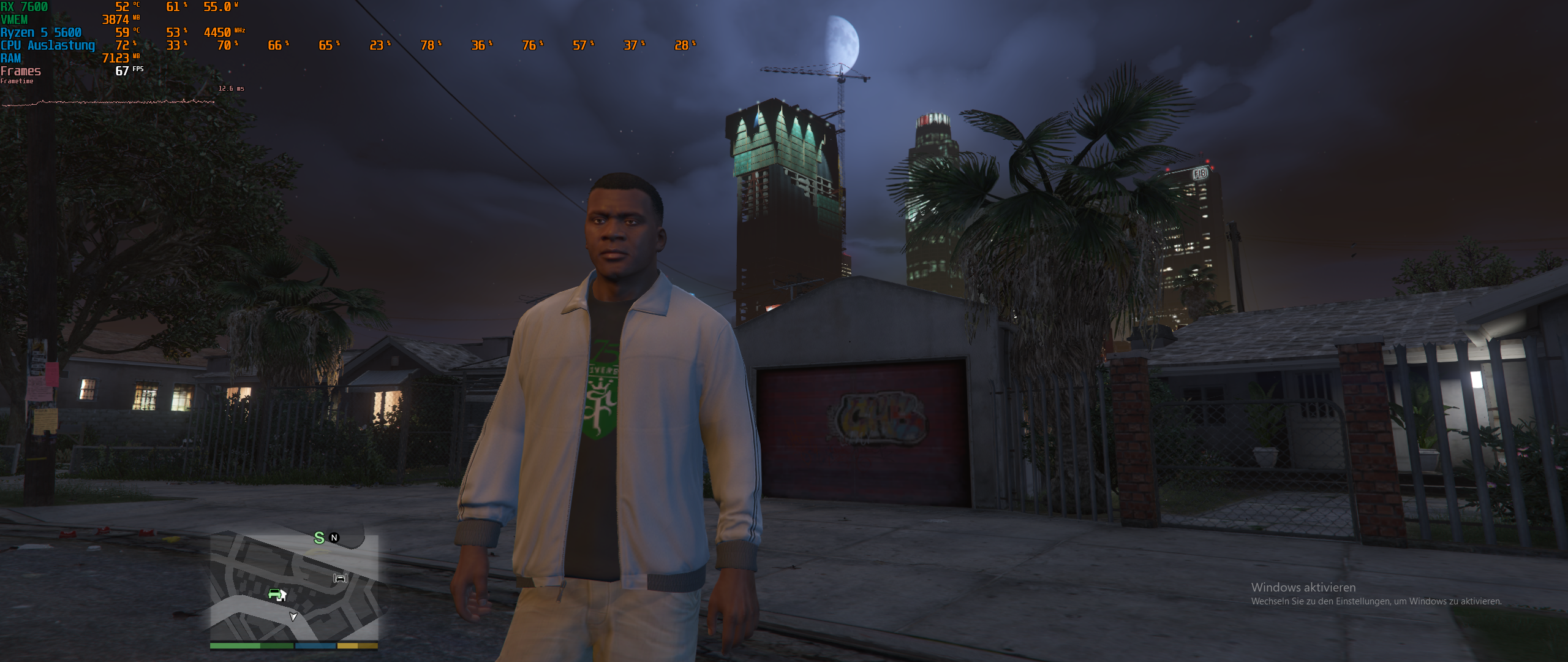The image size is (1568, 662).
Task: Select the garage bed icon on the minimap
Action: (x=341, y=579)
